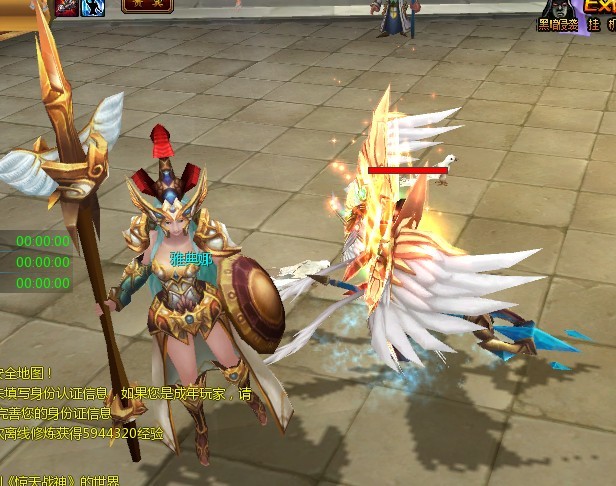Click the red button with gold characters
The width and height of the screenshot is (616, 486).
[x=146, y=5]
